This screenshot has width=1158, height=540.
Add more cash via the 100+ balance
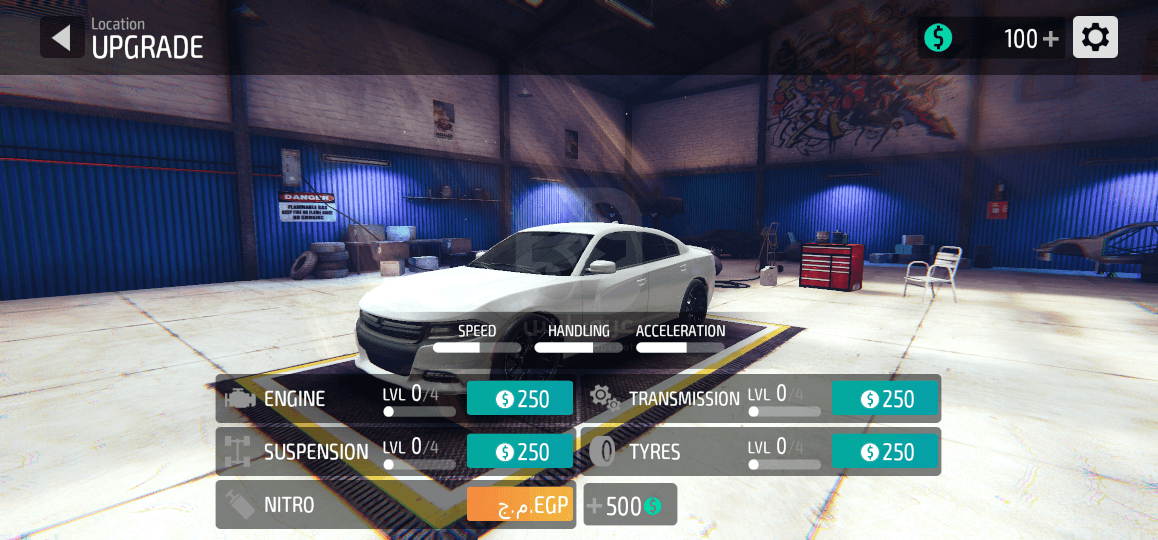click(x=1031, y=39)
